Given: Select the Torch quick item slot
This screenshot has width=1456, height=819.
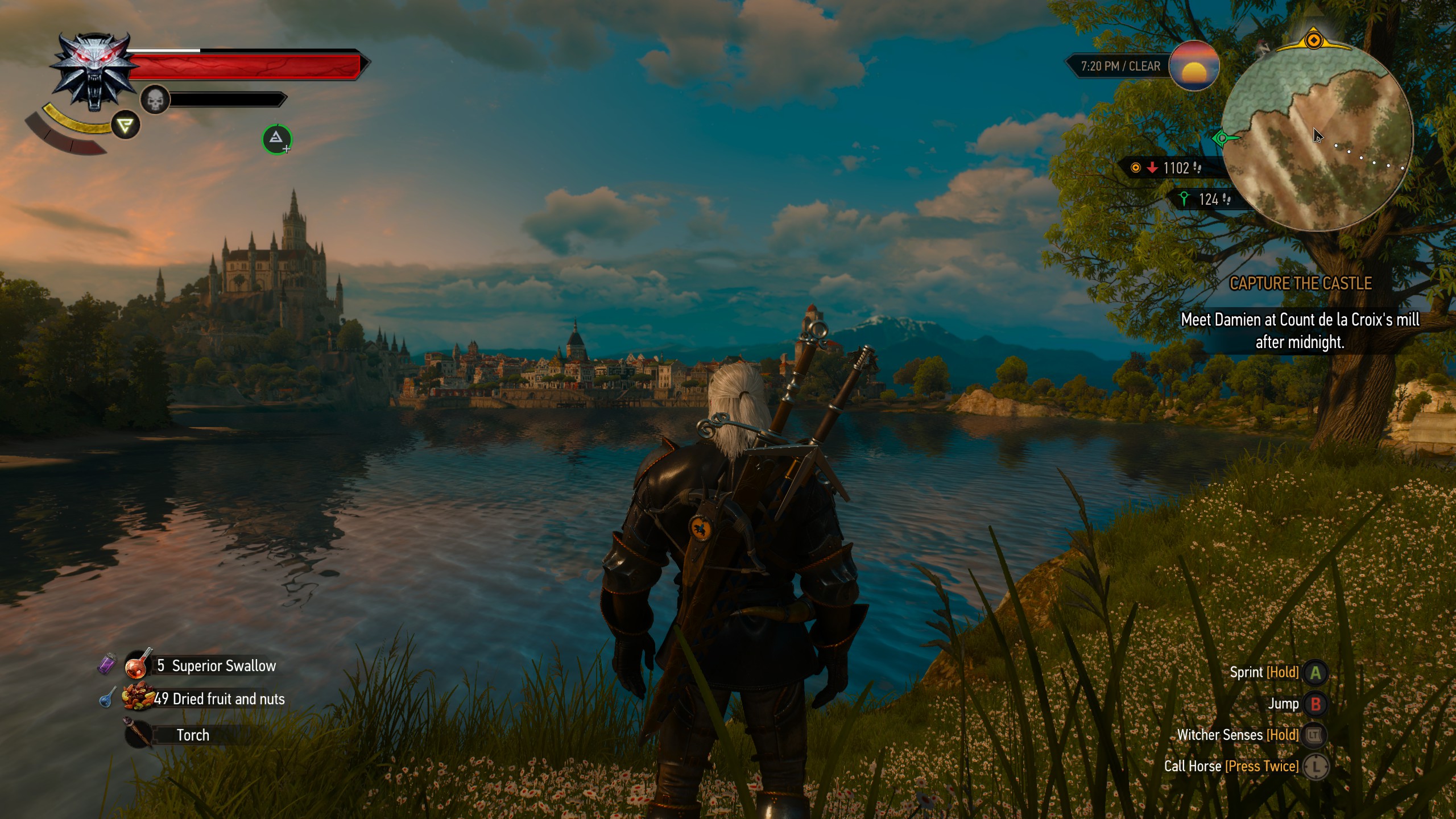Looking at the screenshot, I should pyautogui.click(x=138, y=734).
